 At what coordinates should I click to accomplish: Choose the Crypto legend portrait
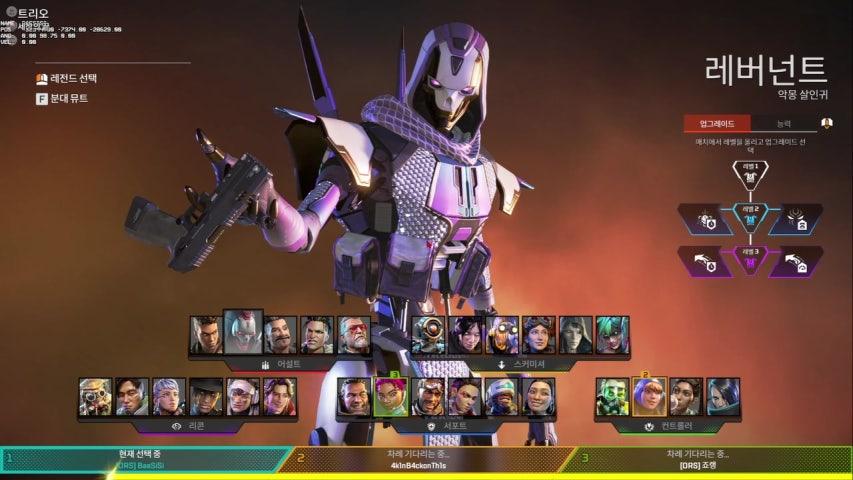(132, 396)
